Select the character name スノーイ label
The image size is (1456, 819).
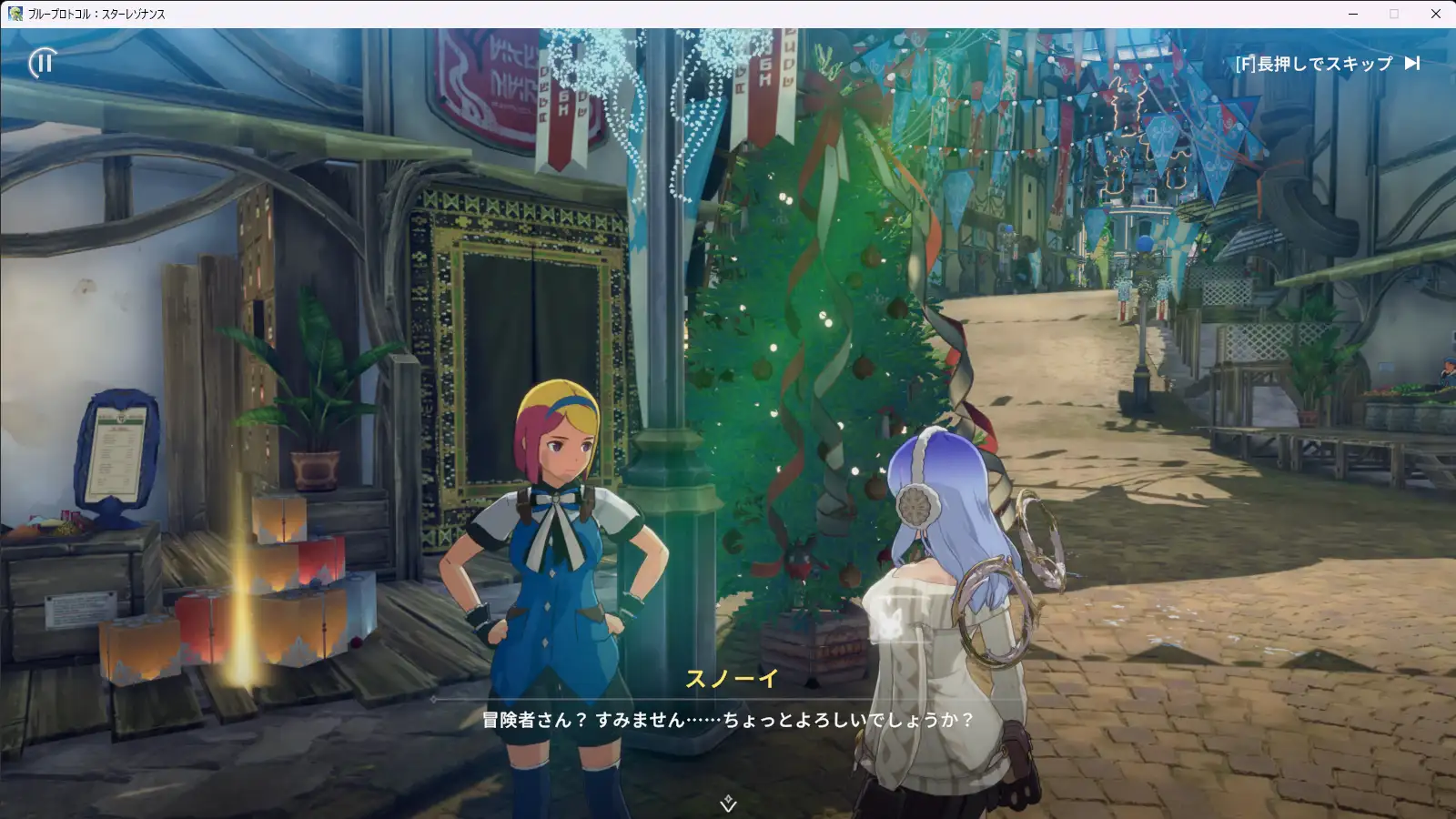(x=731, y=679)
